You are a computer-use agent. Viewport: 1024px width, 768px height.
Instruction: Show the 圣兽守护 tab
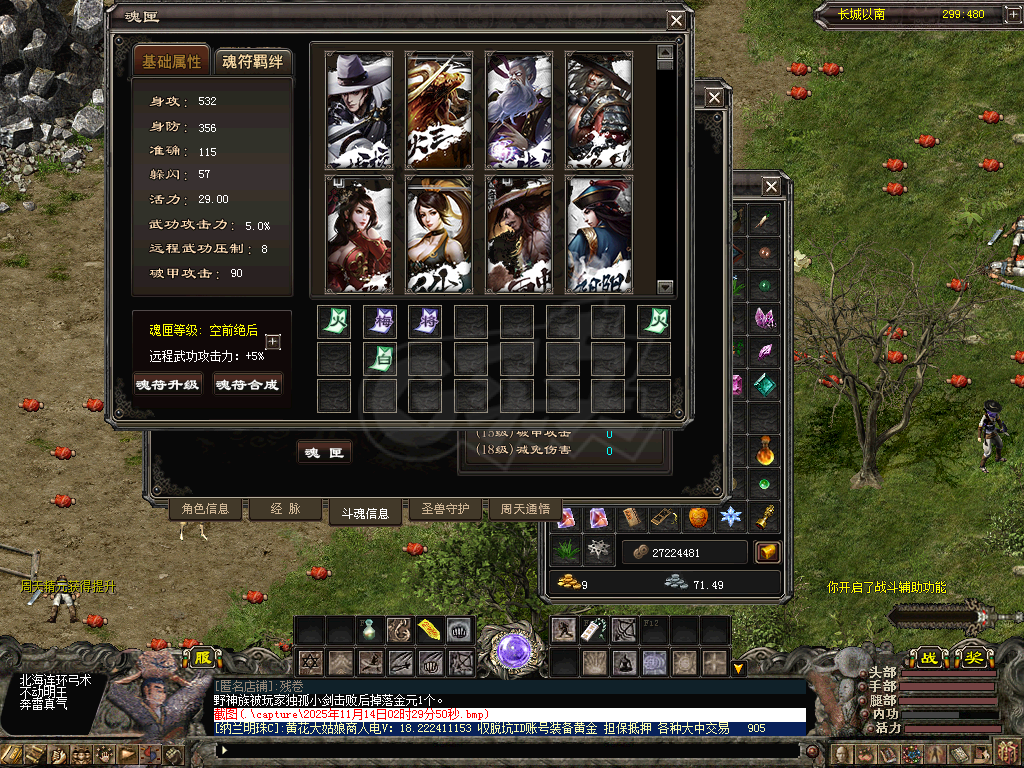tap(445, 509)
